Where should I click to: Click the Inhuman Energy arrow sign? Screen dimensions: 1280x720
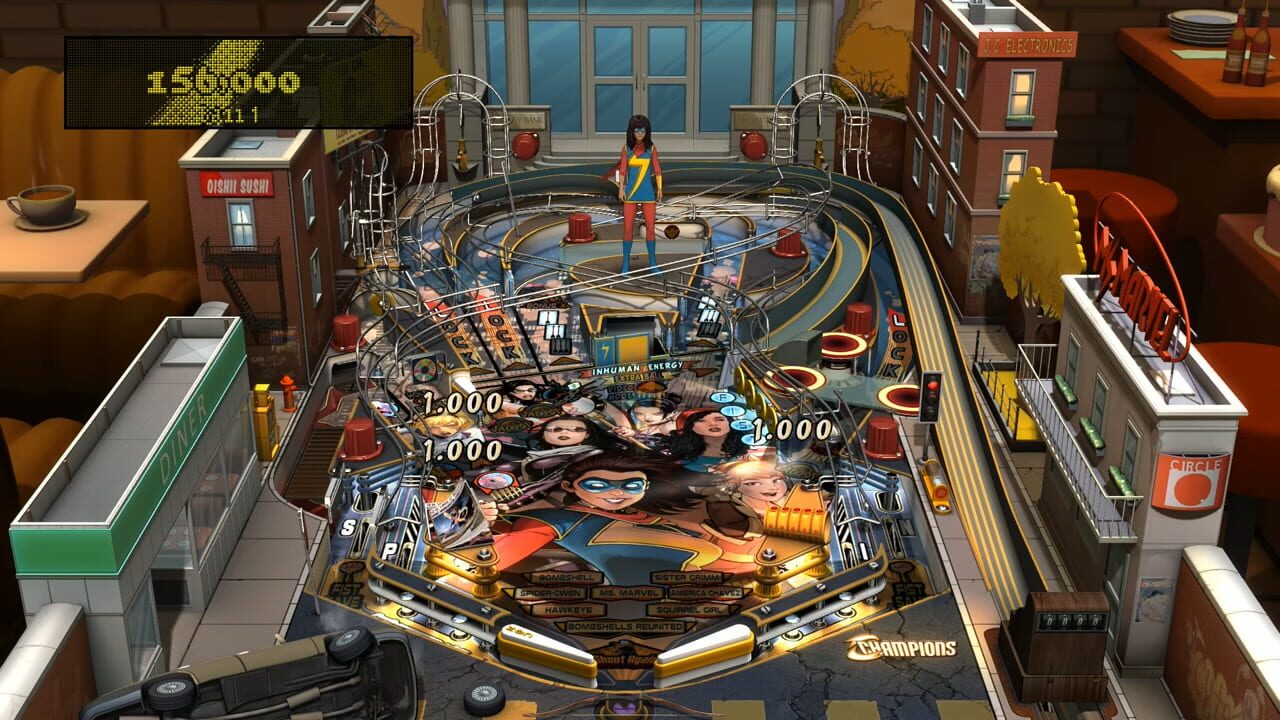click(x=637, y=366)
